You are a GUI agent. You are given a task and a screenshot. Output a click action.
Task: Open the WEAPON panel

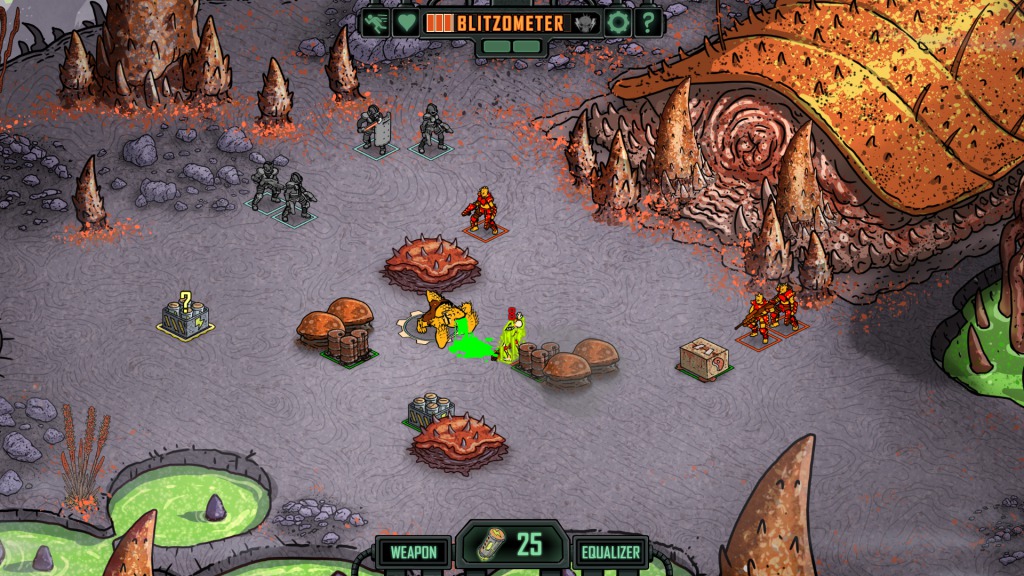412,552
